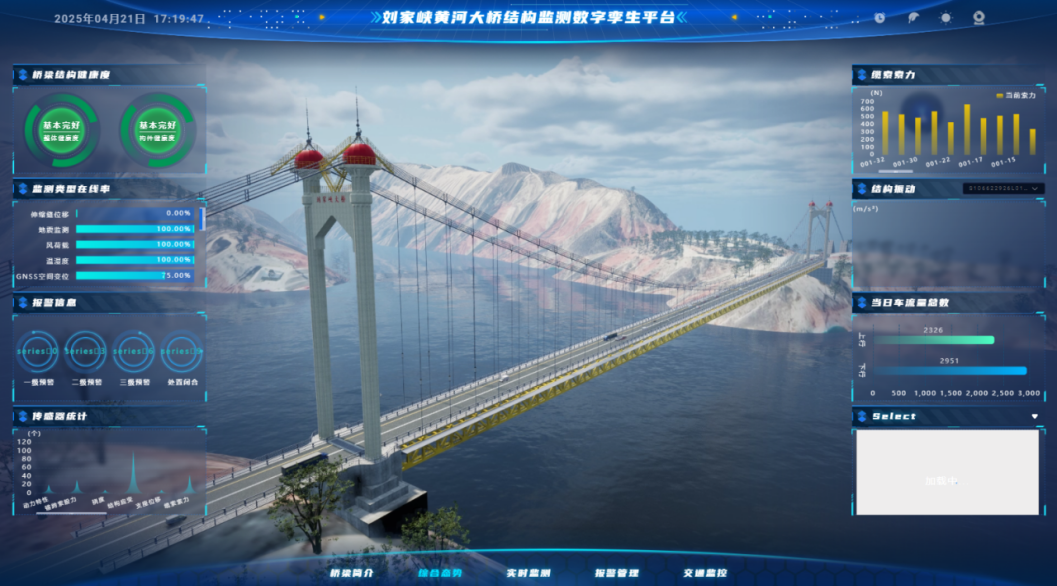This screenshot has height=586, width=1057.
Task: Click the yellow arrow left of top icons
Action: (x=735, y=17)
